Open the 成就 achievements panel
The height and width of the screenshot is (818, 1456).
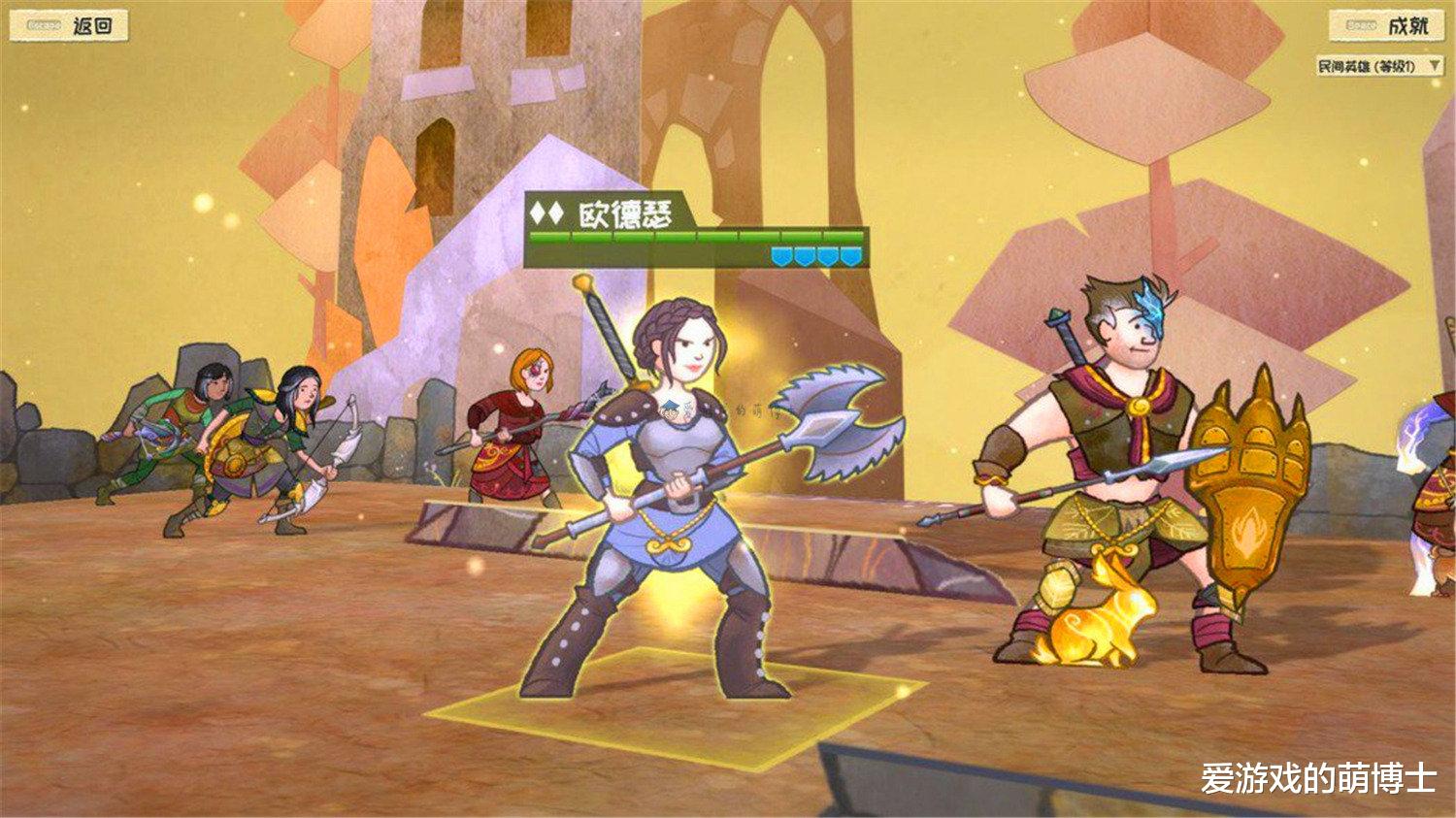[1407, 24]
